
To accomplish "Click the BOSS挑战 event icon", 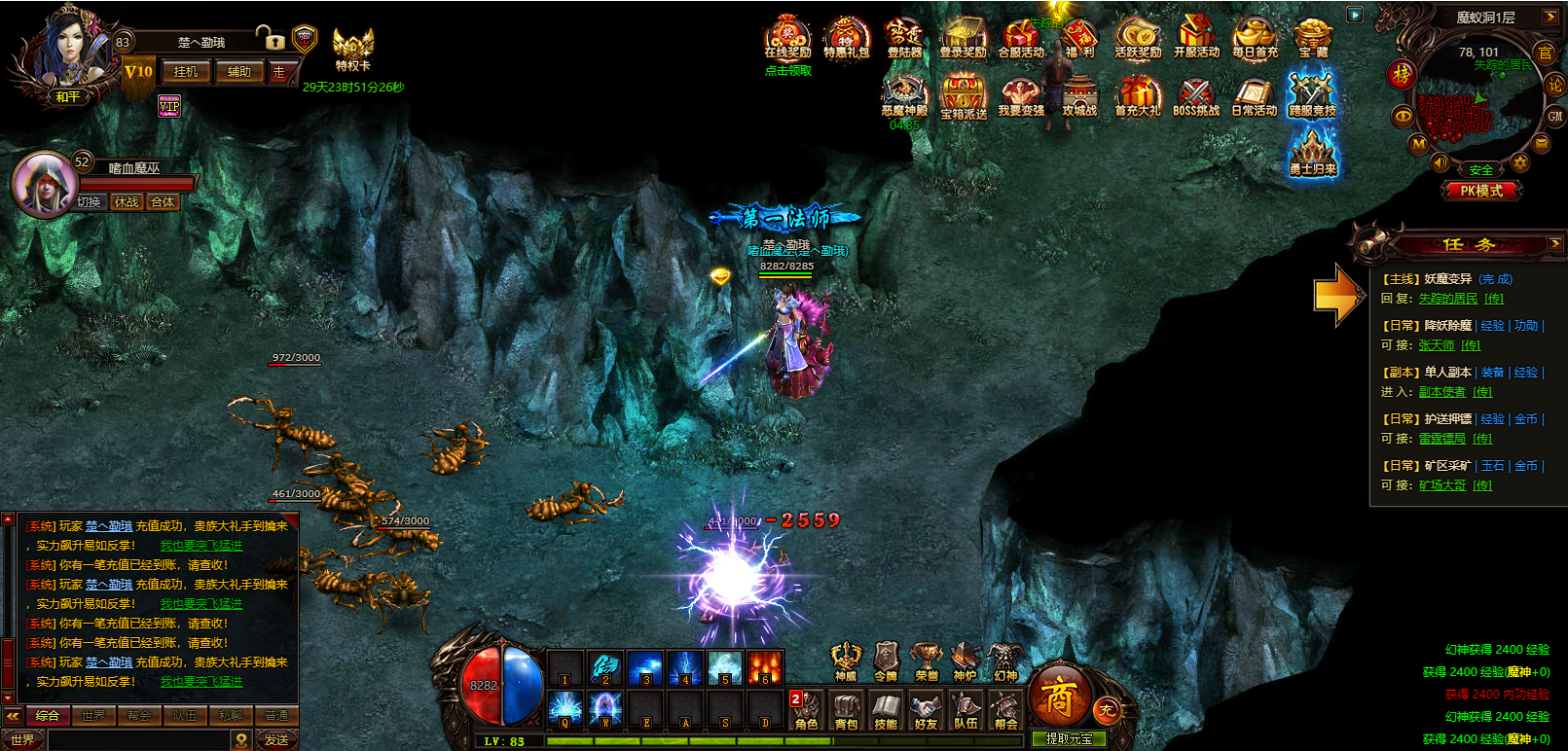I will pos(1195,97).
